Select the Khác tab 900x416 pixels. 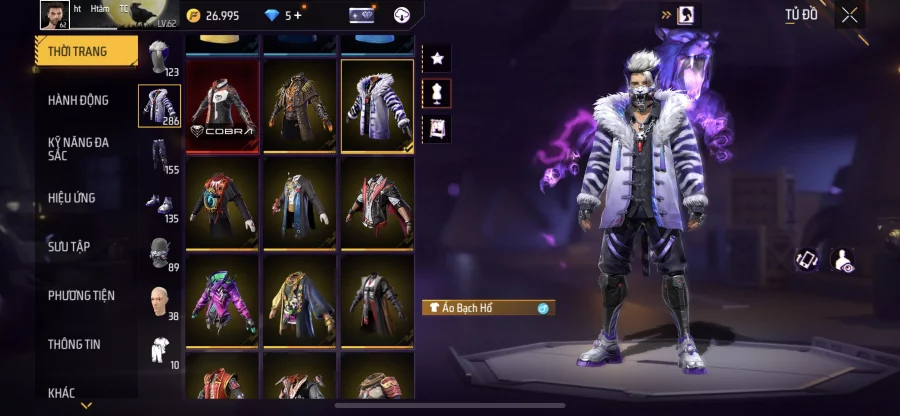pos(62,393)
